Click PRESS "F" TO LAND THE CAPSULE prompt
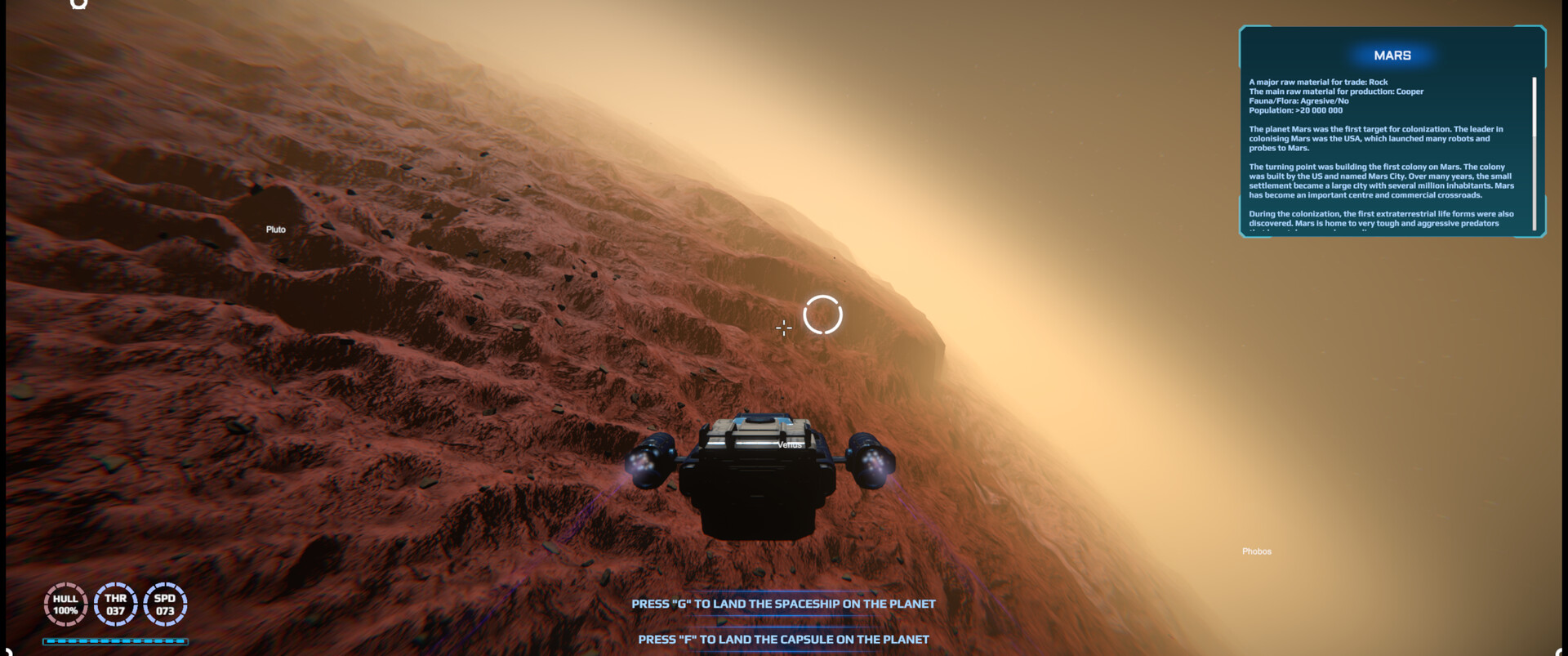This screenshot has height=656, width=1568. pyautogui.click(x=783, y=640)
